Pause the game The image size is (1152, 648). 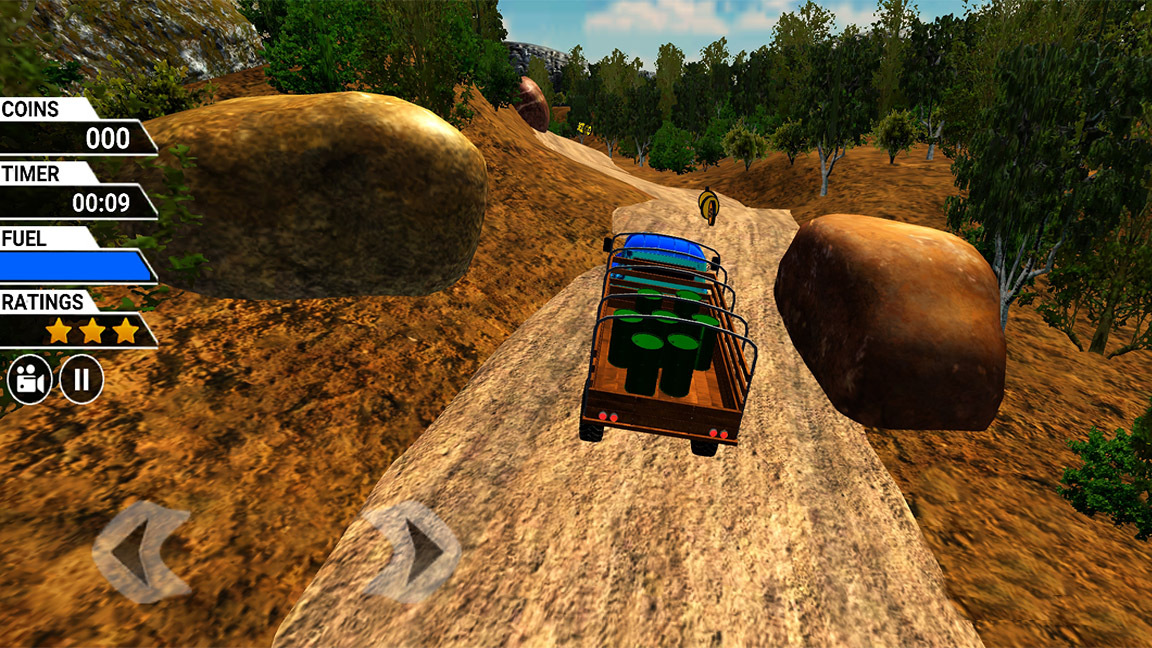81,380
